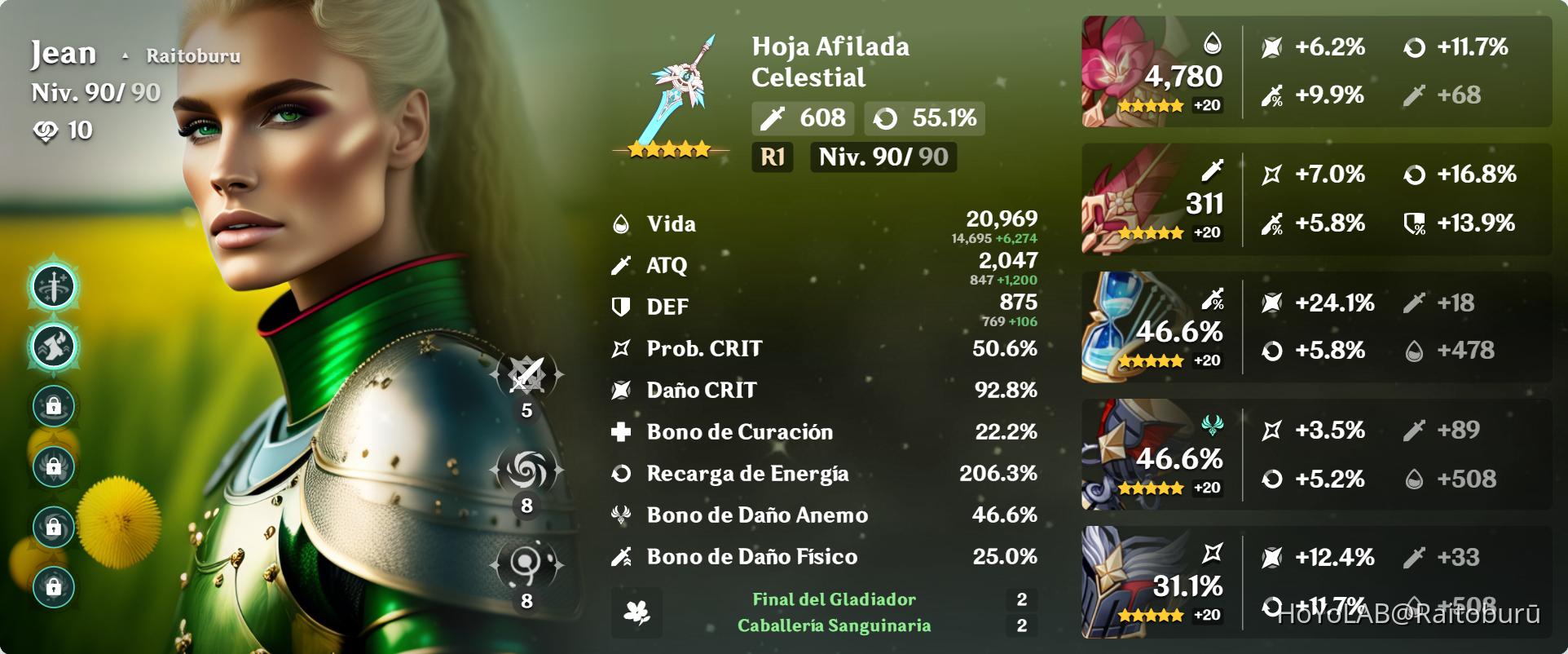Viewport: 1568px width, 654px height.
Task: Select the Elemental Burst talent icon
Action: coord(525,564)
